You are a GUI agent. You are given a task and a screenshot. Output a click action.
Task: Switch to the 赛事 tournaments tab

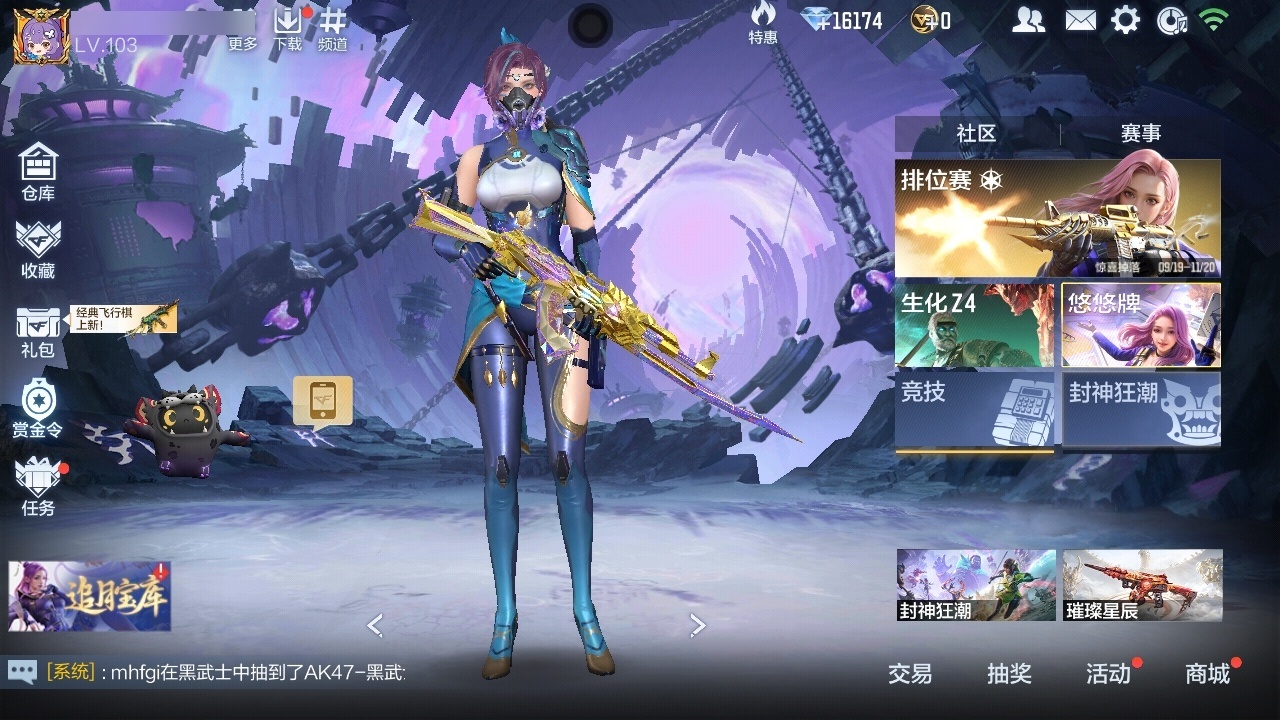point(1140,133)
